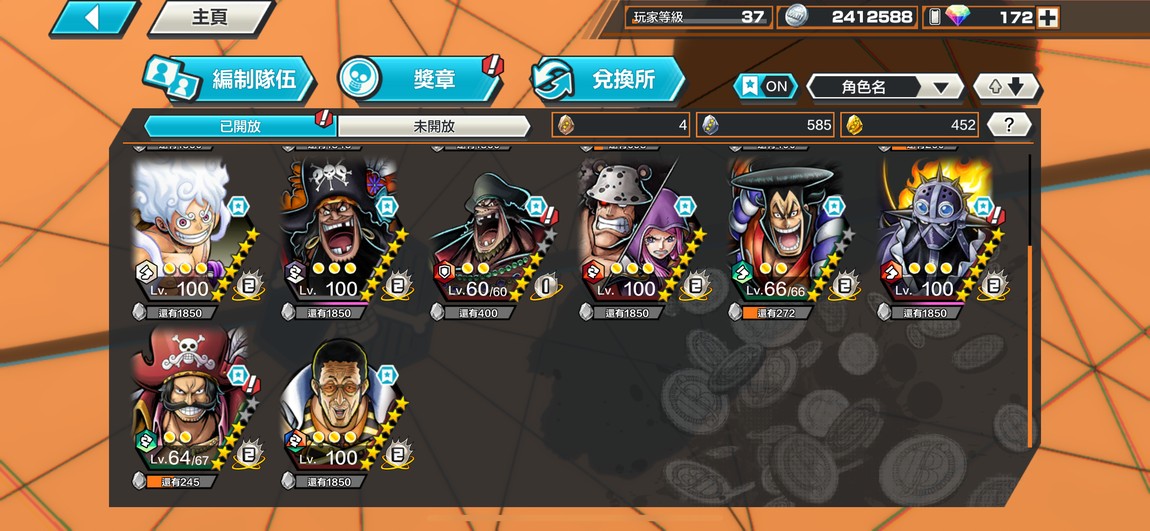1150x531 pixels.
Task: Return to the 主頁 home screen
Action: (210, 18)
